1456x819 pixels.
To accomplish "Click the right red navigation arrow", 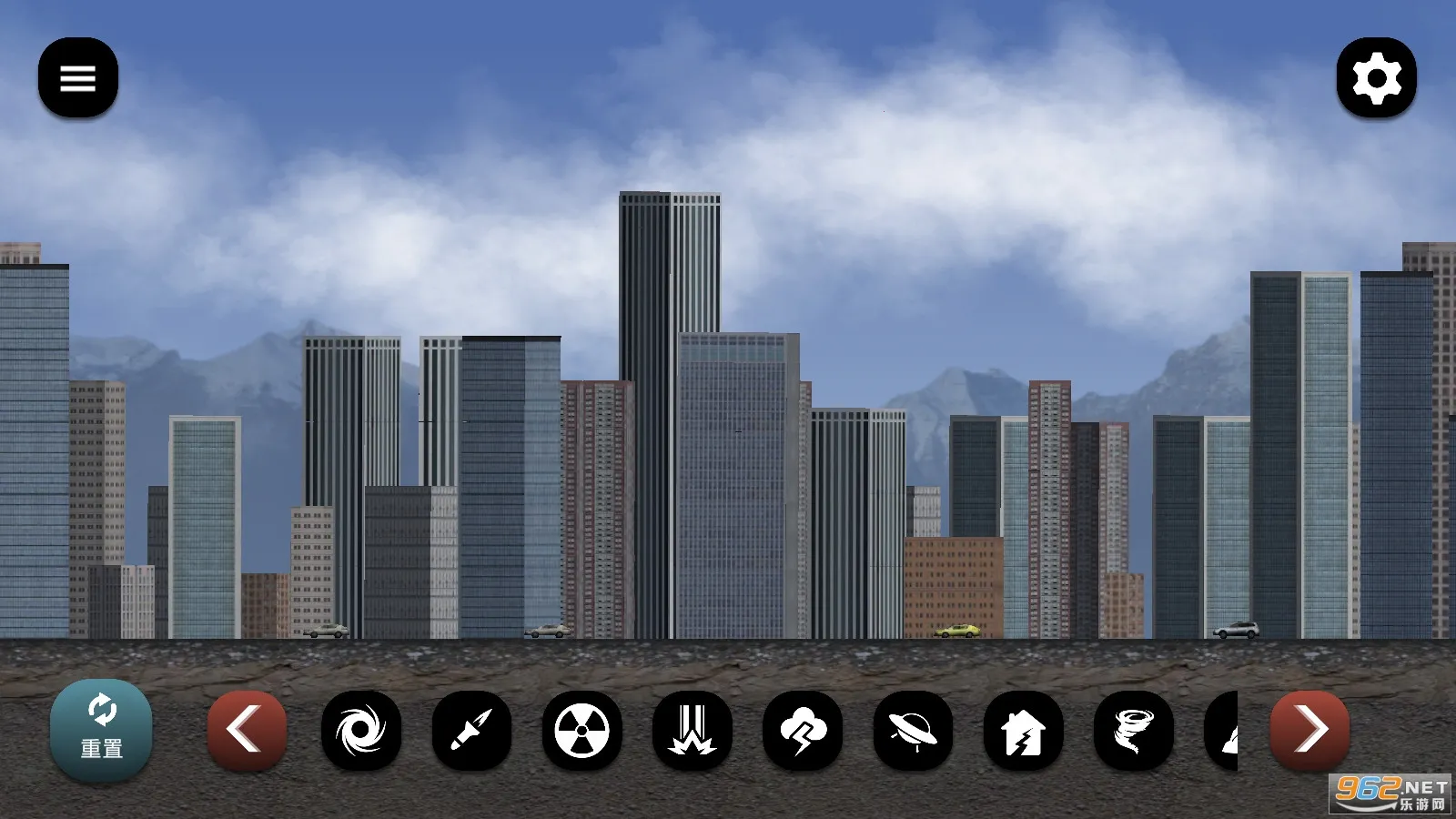I will [1310, 728].
